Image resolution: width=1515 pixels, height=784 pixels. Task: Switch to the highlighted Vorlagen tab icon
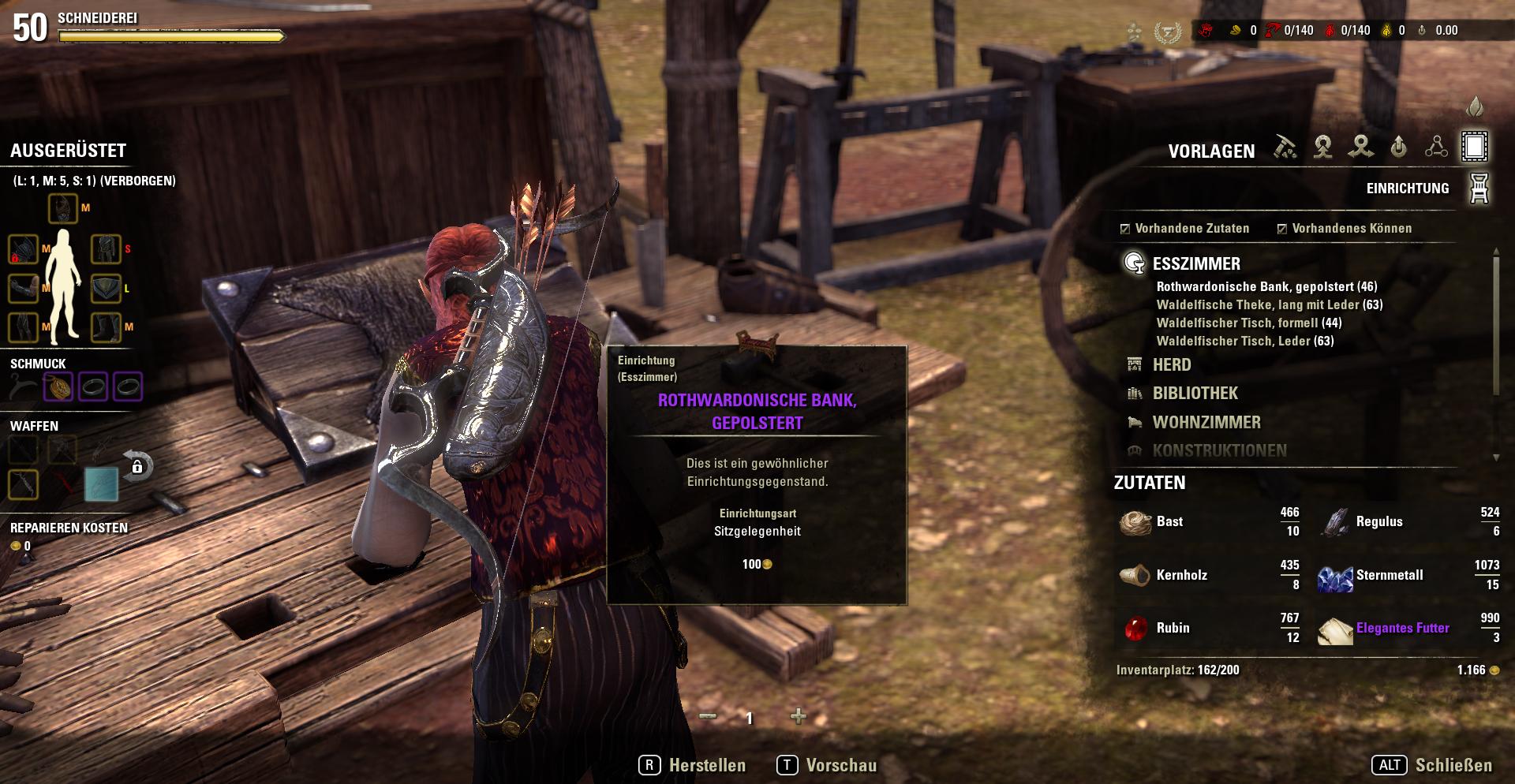point(1474,147)
